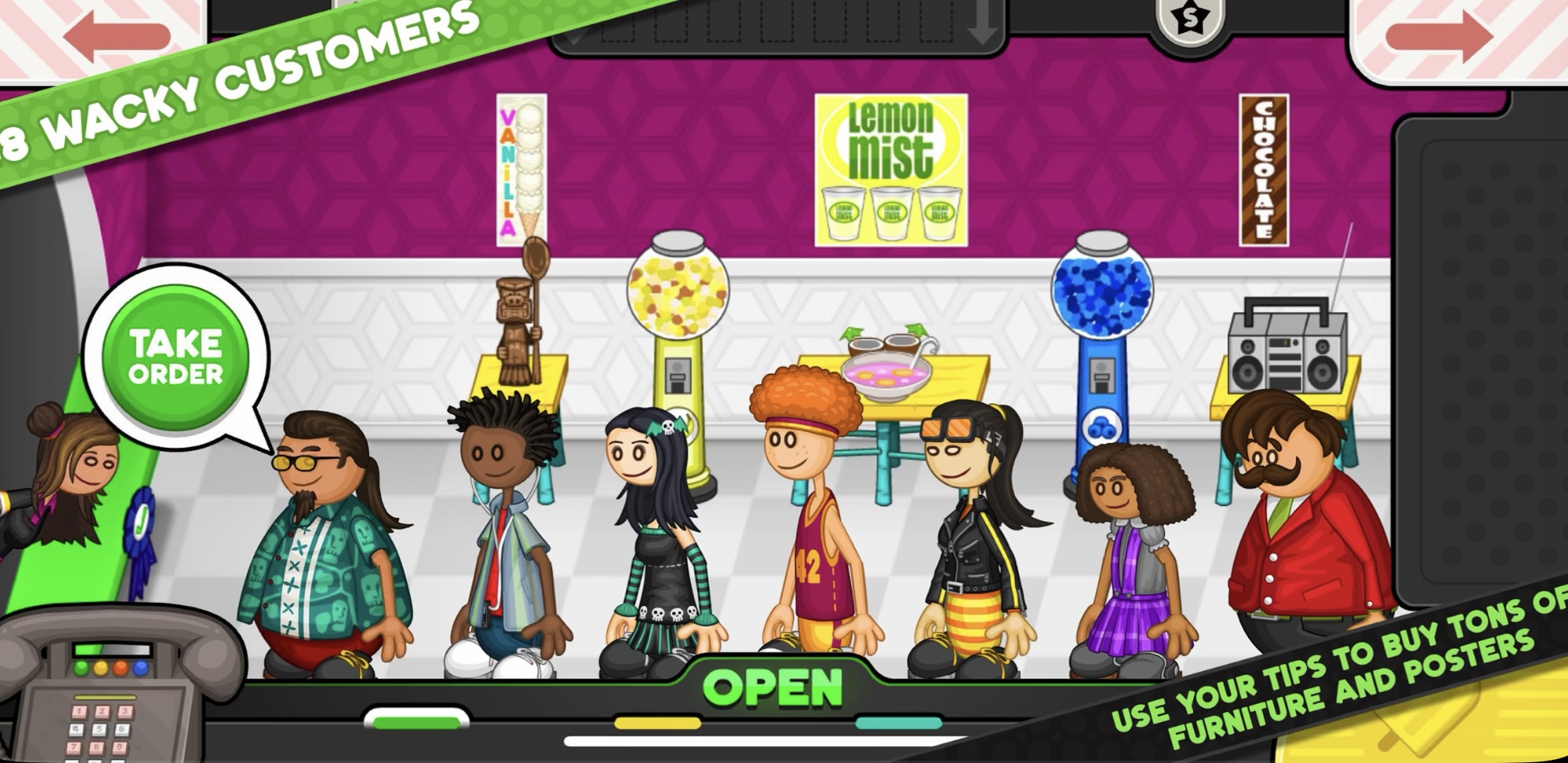Viewport: 1568px width, 763px height.
Task: Switch to the green station tab
Action: click(x=416, y=721)
